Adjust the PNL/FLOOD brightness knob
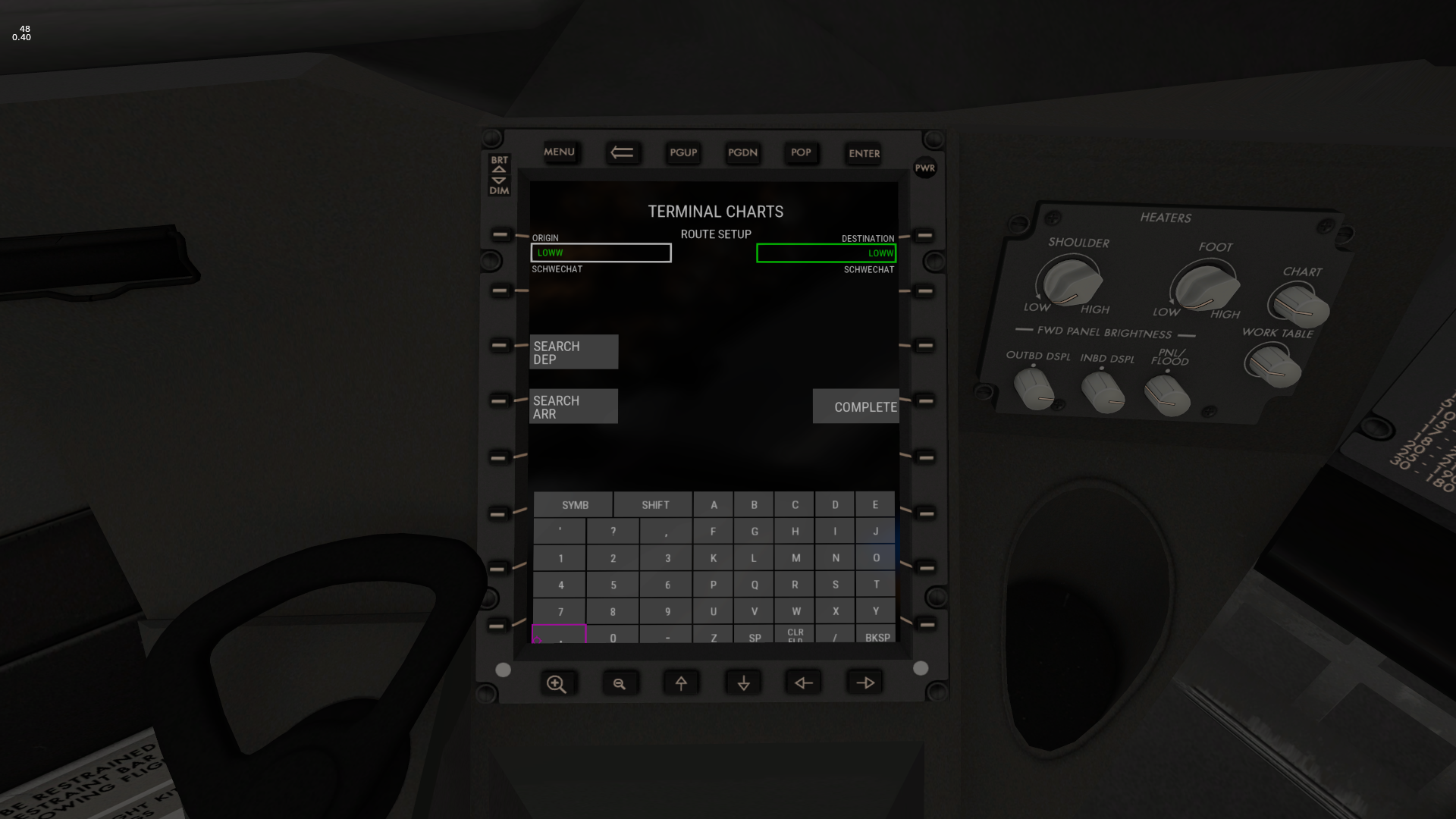 point(1168,393)
